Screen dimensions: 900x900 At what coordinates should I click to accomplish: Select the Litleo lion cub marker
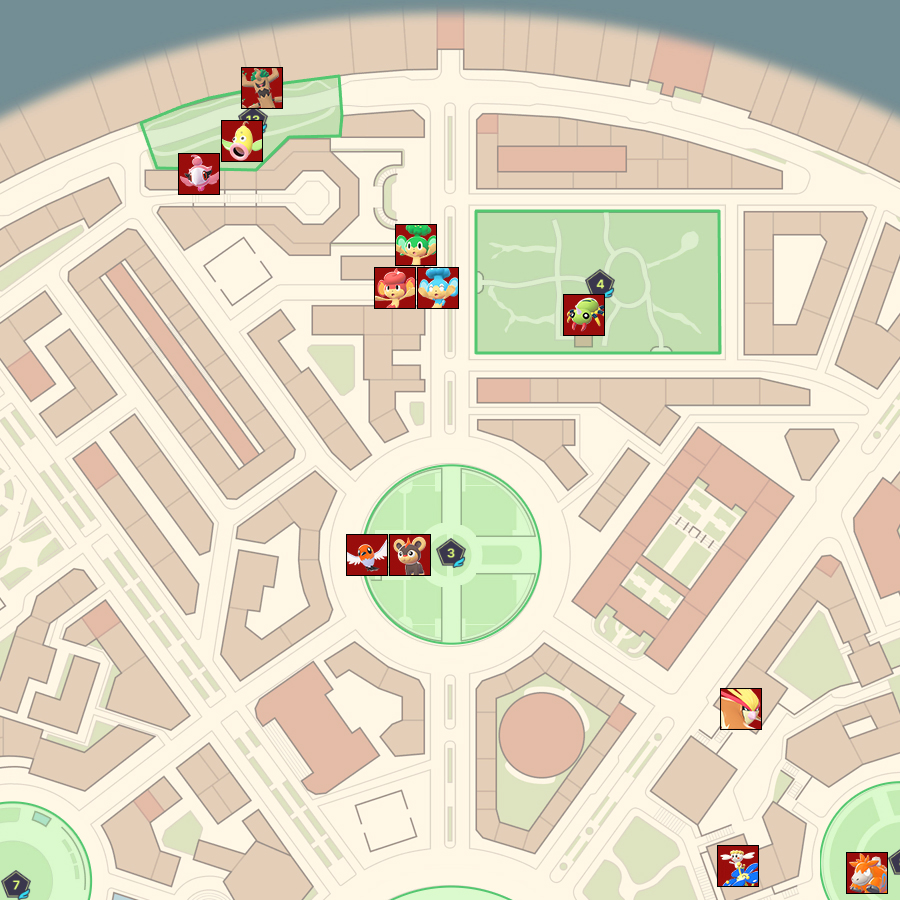410,555
